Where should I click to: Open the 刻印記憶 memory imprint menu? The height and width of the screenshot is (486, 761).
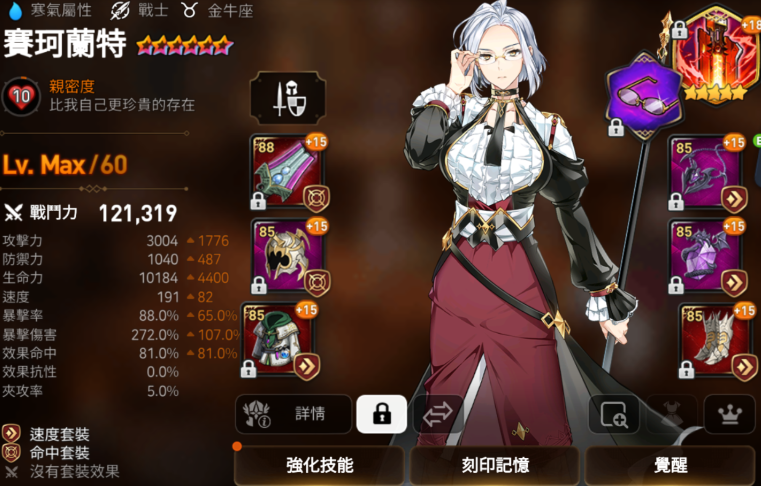pyautogui.click(x=494, y=465)
